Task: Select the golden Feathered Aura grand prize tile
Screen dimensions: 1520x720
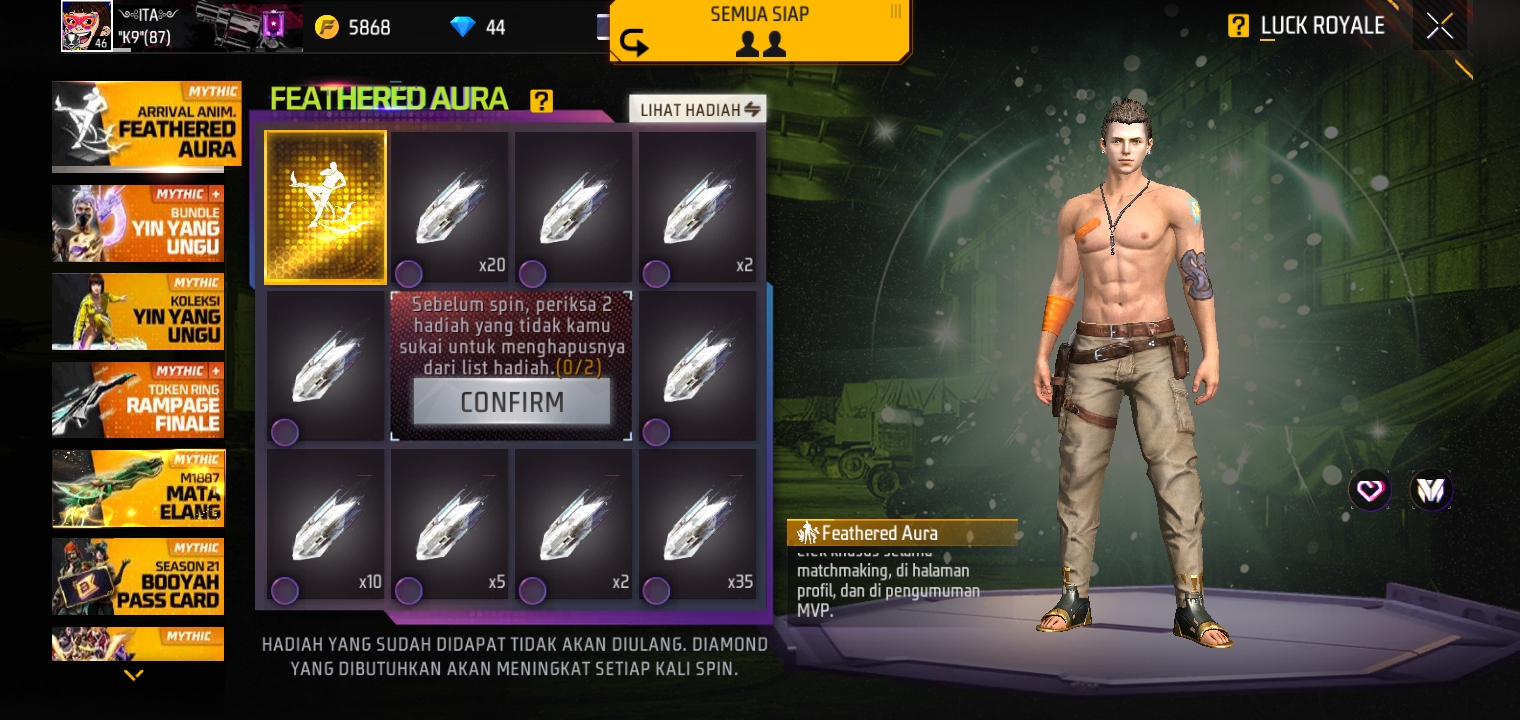Action: click(325, 207)
